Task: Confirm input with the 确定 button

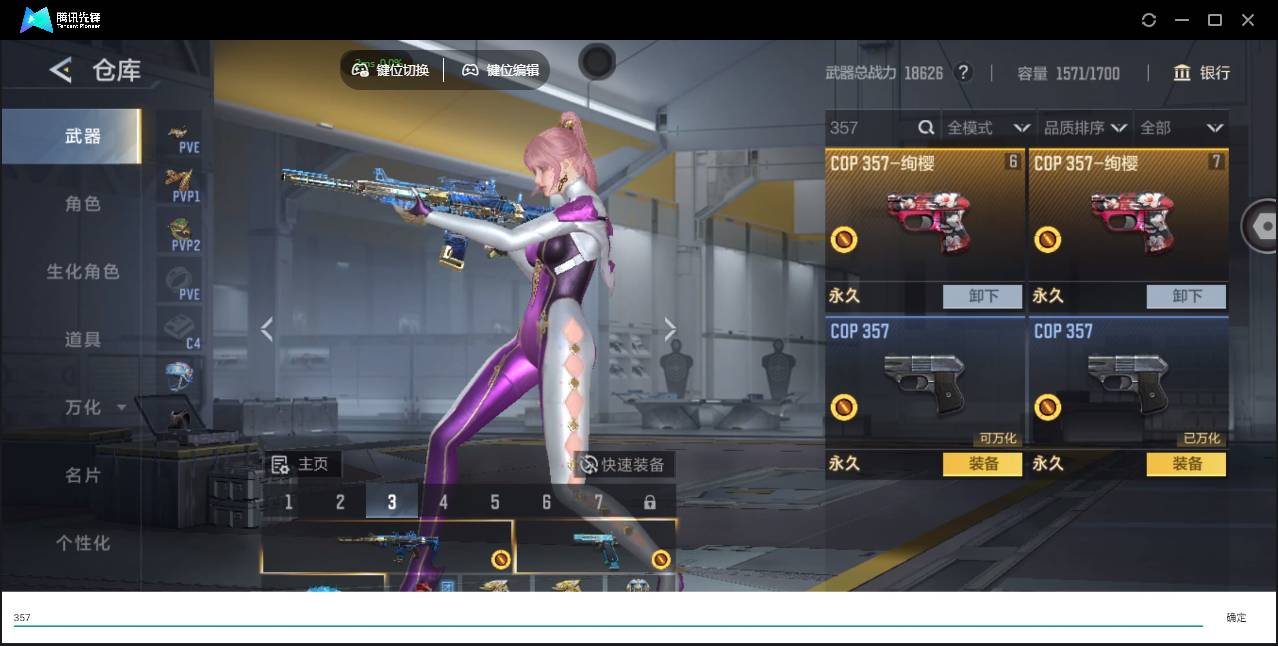Action: pos(1236,618)
